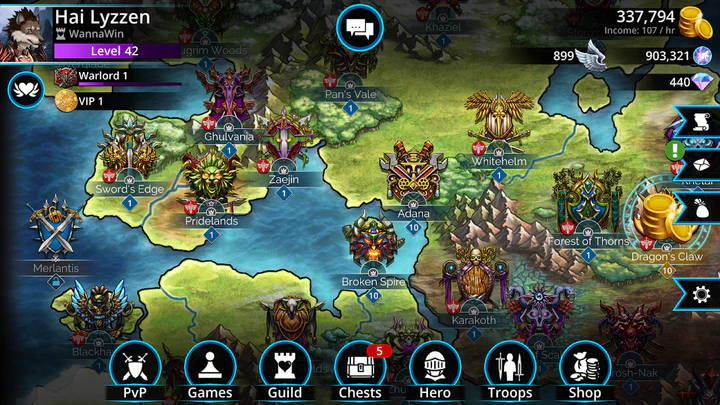Open the Chests menu

pos(360,368)
